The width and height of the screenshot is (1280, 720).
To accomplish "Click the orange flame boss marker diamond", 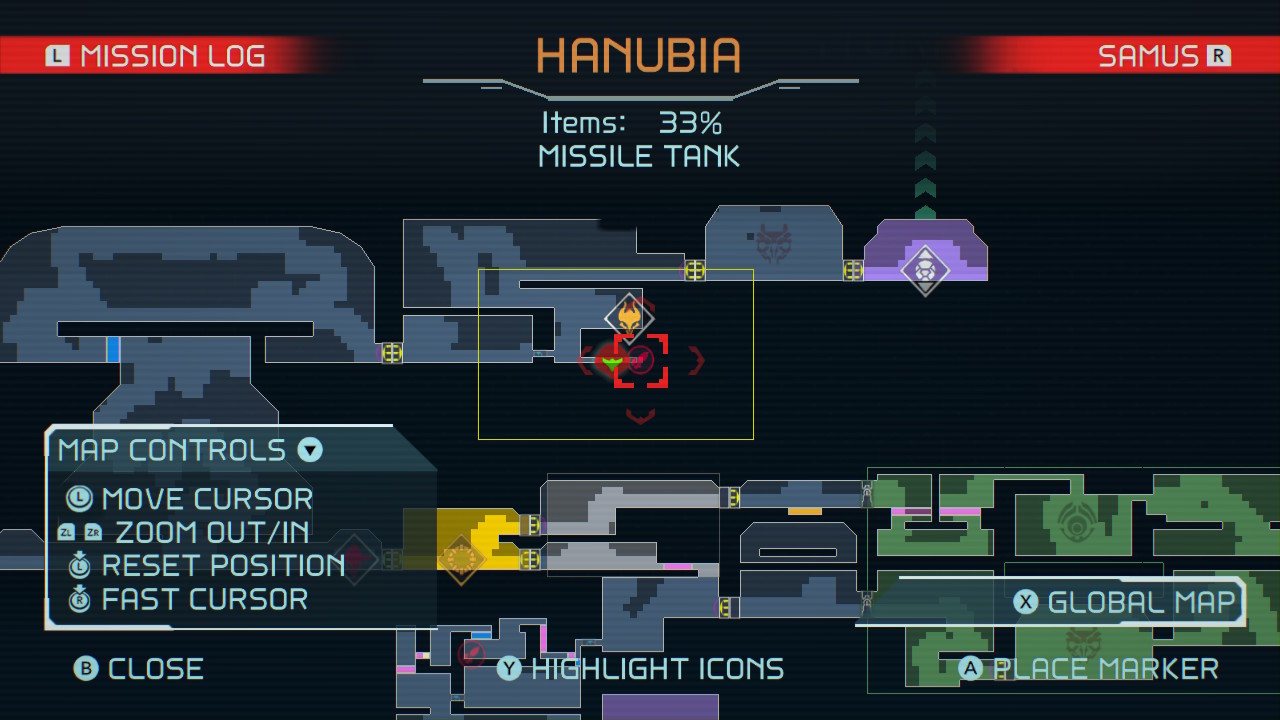I will (630, 317).
